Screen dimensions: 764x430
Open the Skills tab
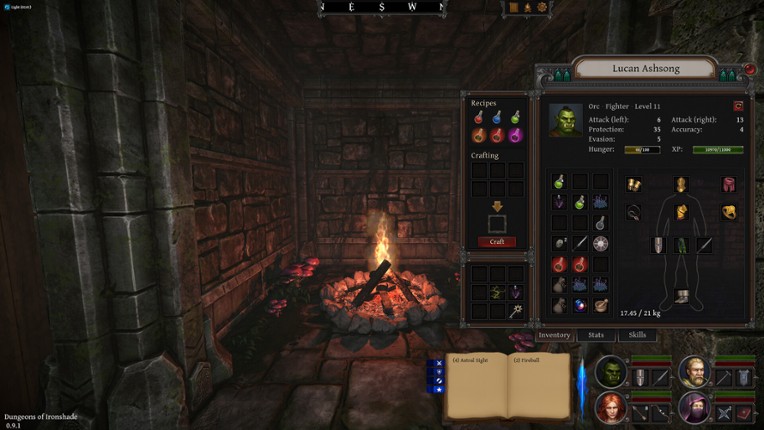pos(637,336)
